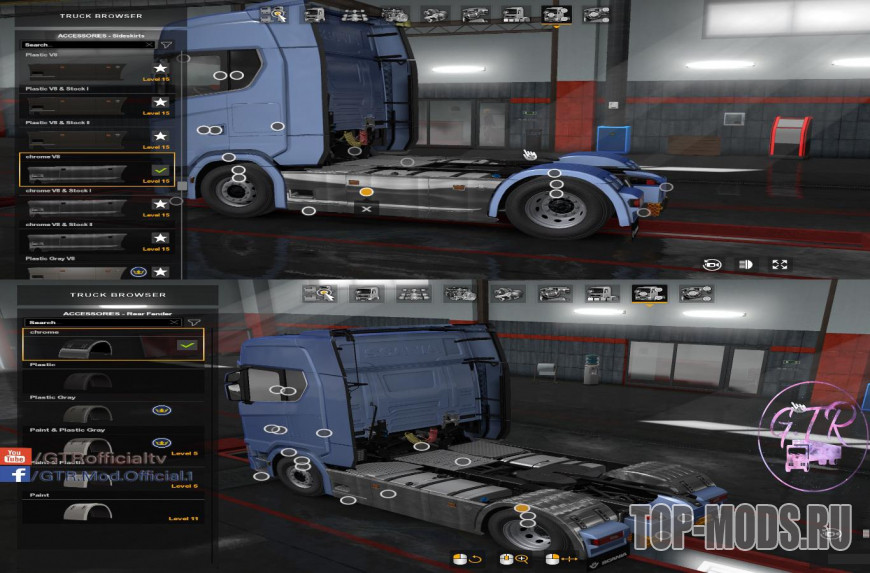The width and height of the screenshot is (870, 573).
Task: Open the filter funnel beside the Rear Fender search
Action: pos(195,323)
